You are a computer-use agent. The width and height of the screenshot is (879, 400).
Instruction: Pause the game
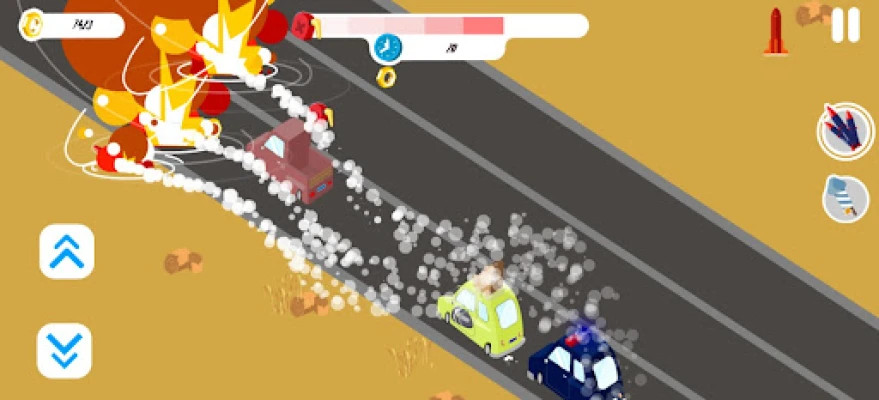845,25
